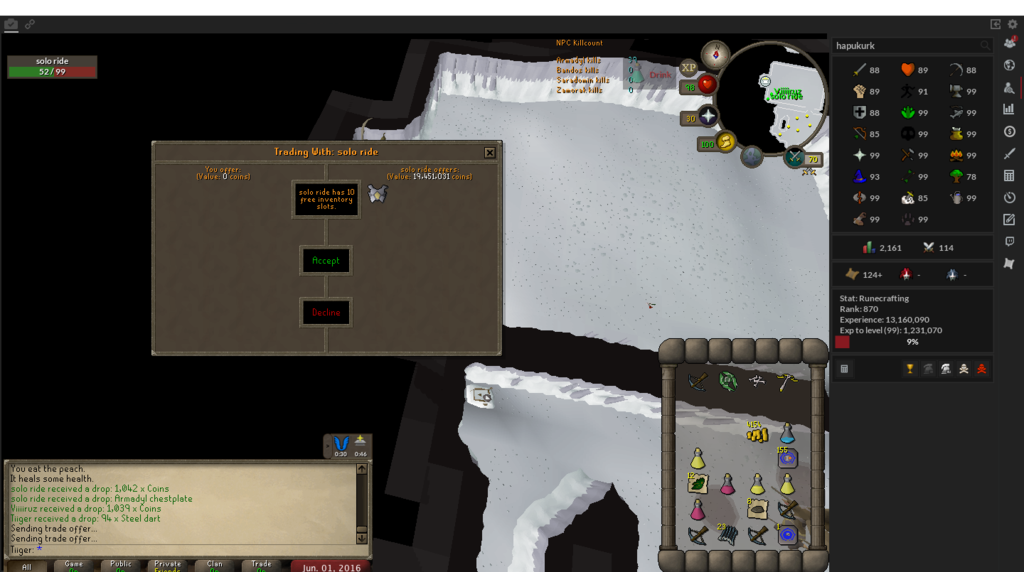Accept the trade with solo ride

tap(326, 260)
